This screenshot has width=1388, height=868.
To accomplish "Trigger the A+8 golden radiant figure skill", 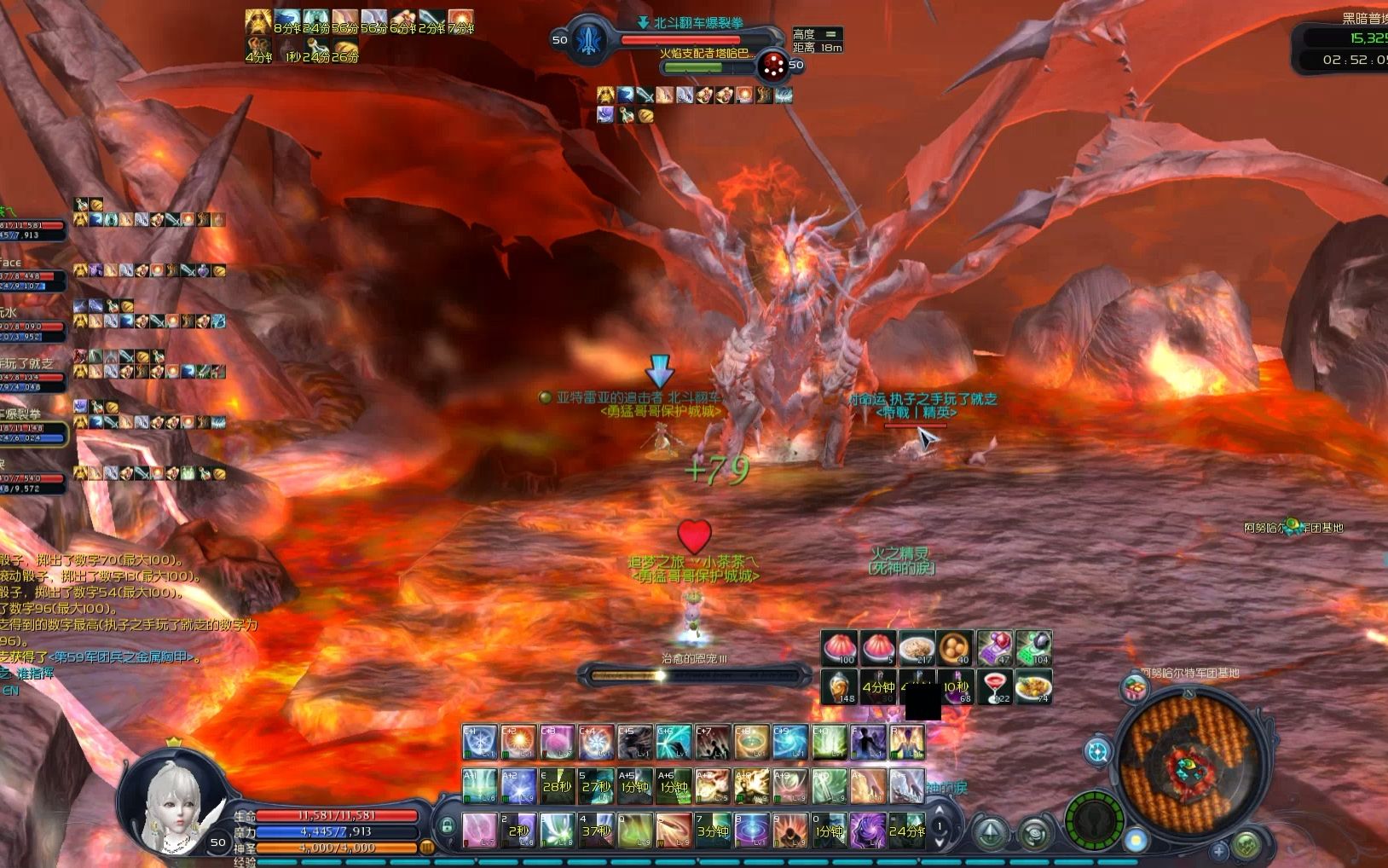I will pos(751,786).
